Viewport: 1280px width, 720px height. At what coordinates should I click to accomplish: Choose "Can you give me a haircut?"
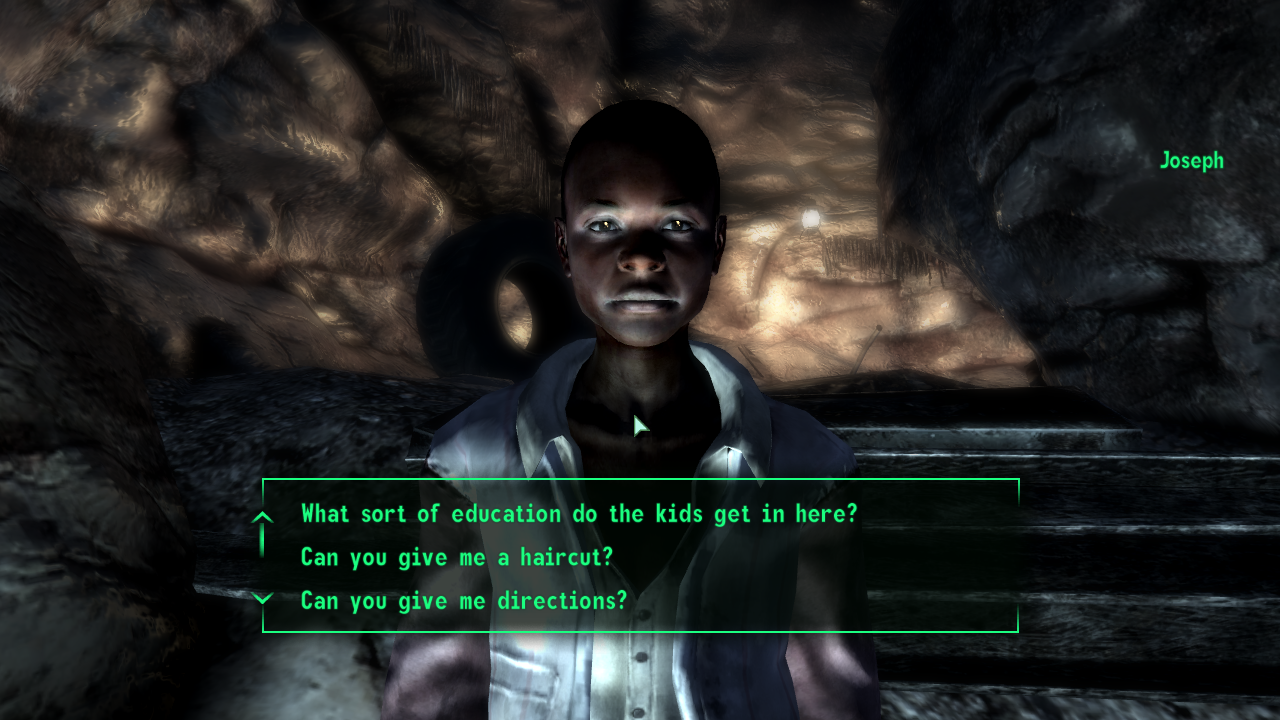457,557
